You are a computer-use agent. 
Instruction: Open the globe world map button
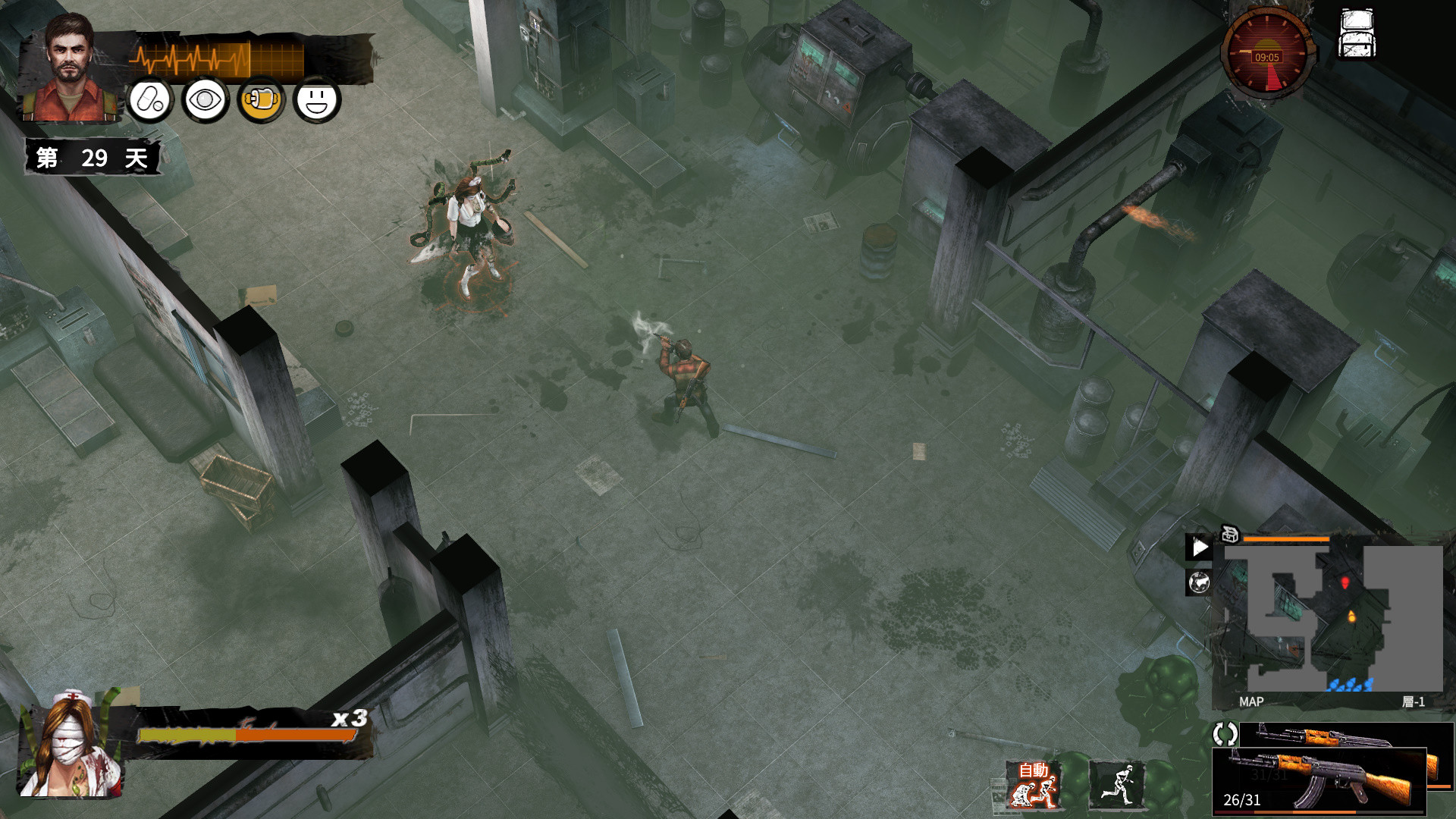1199,582
